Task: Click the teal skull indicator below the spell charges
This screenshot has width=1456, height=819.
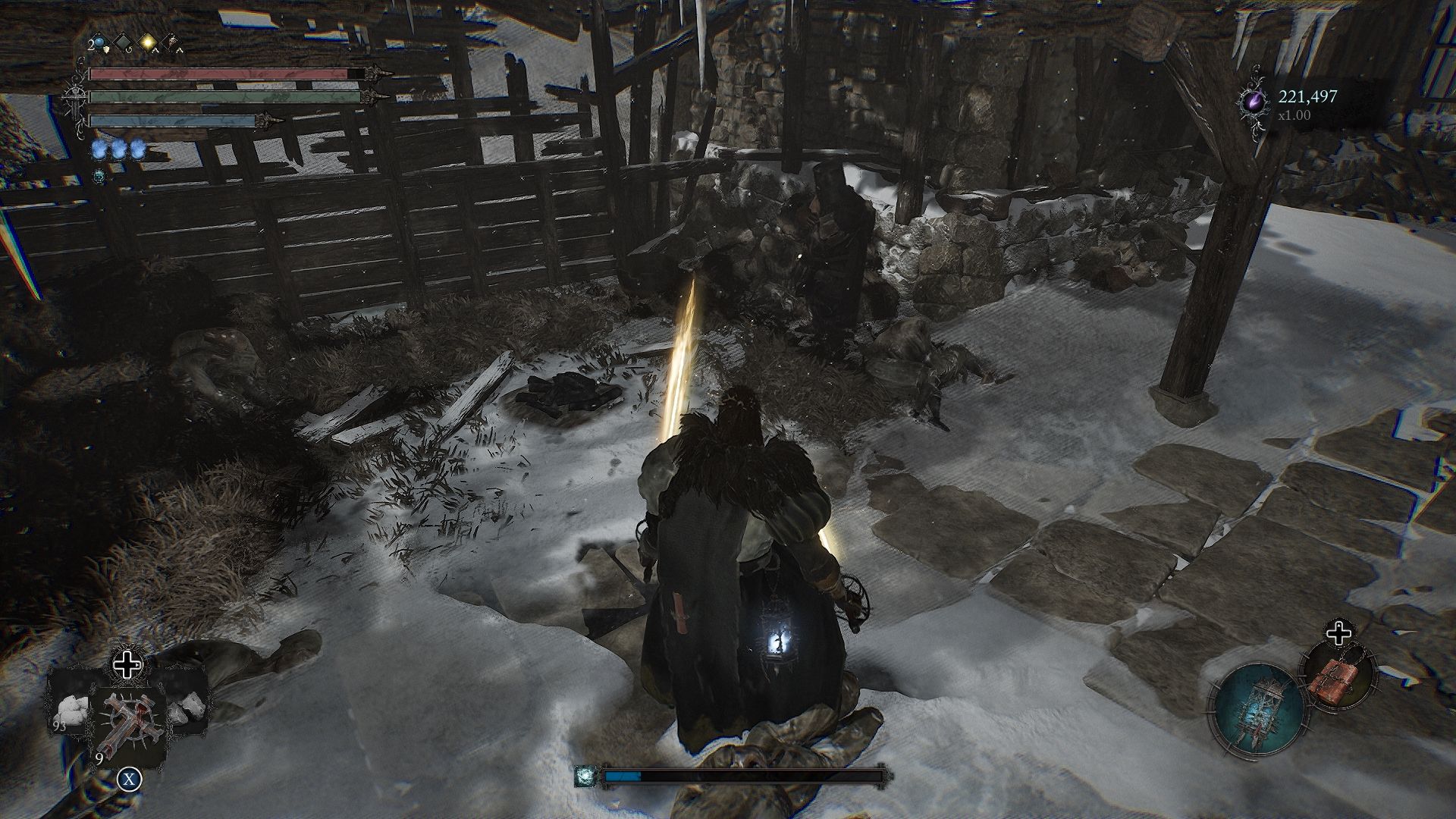Action: point(100,174)
